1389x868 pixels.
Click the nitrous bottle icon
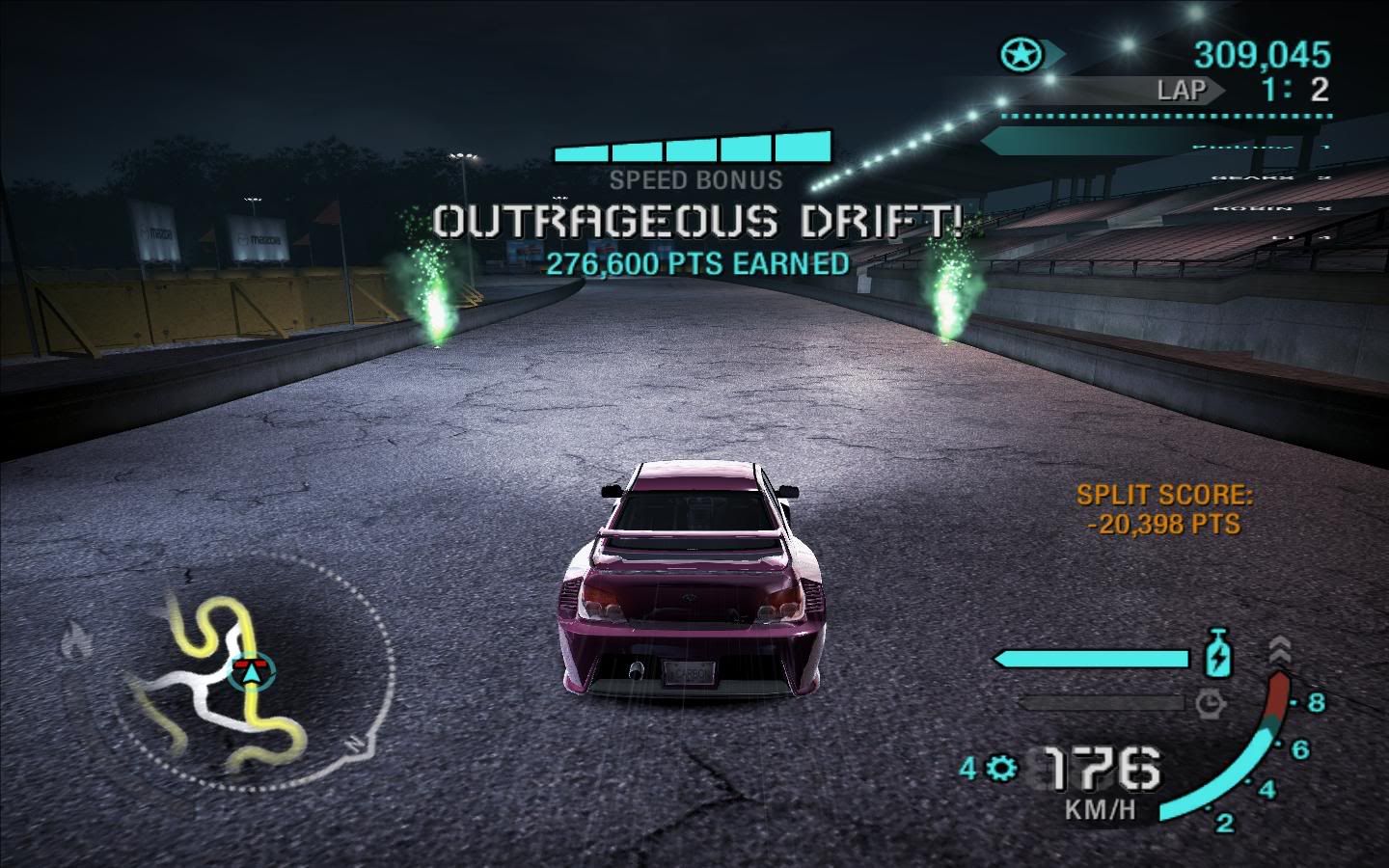1219,654
